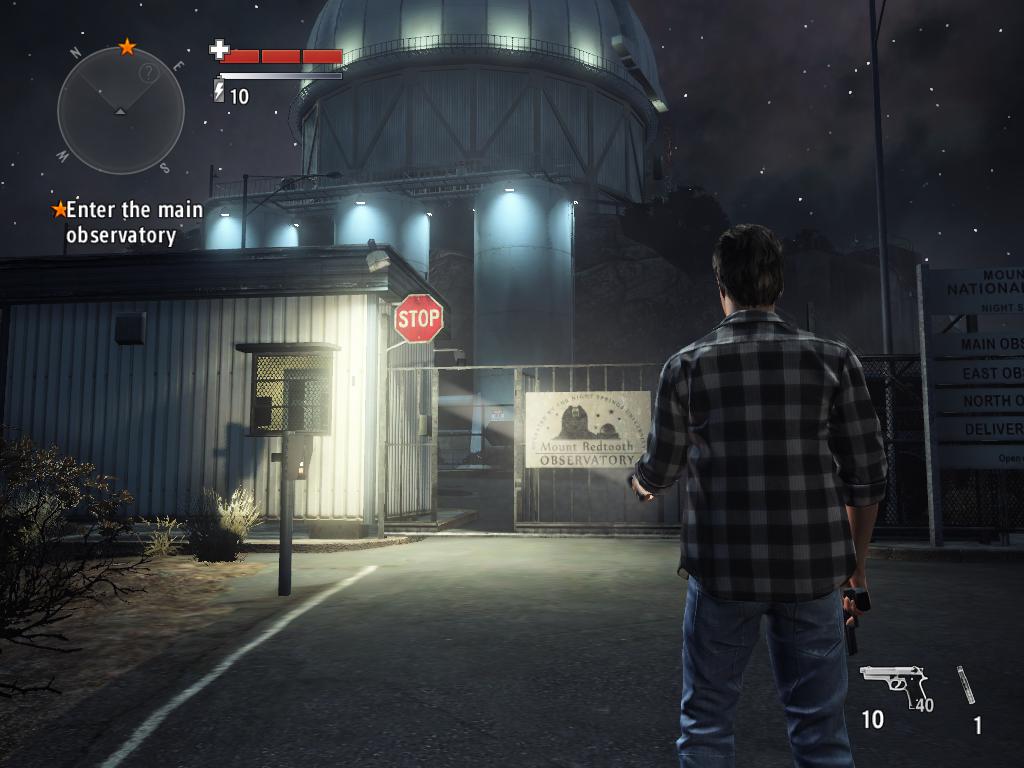The height and width of the screenshot is (768, 1024).
Task: Select the flare item icon
Action: point(966,685)
